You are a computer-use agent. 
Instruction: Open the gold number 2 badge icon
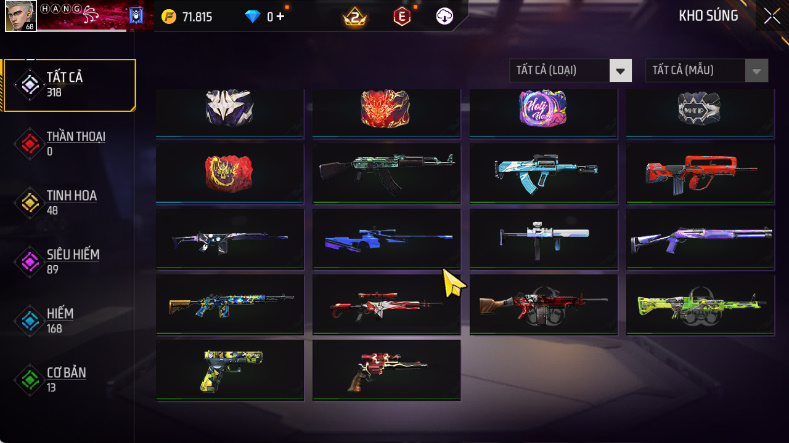click(x=354, y=17)
